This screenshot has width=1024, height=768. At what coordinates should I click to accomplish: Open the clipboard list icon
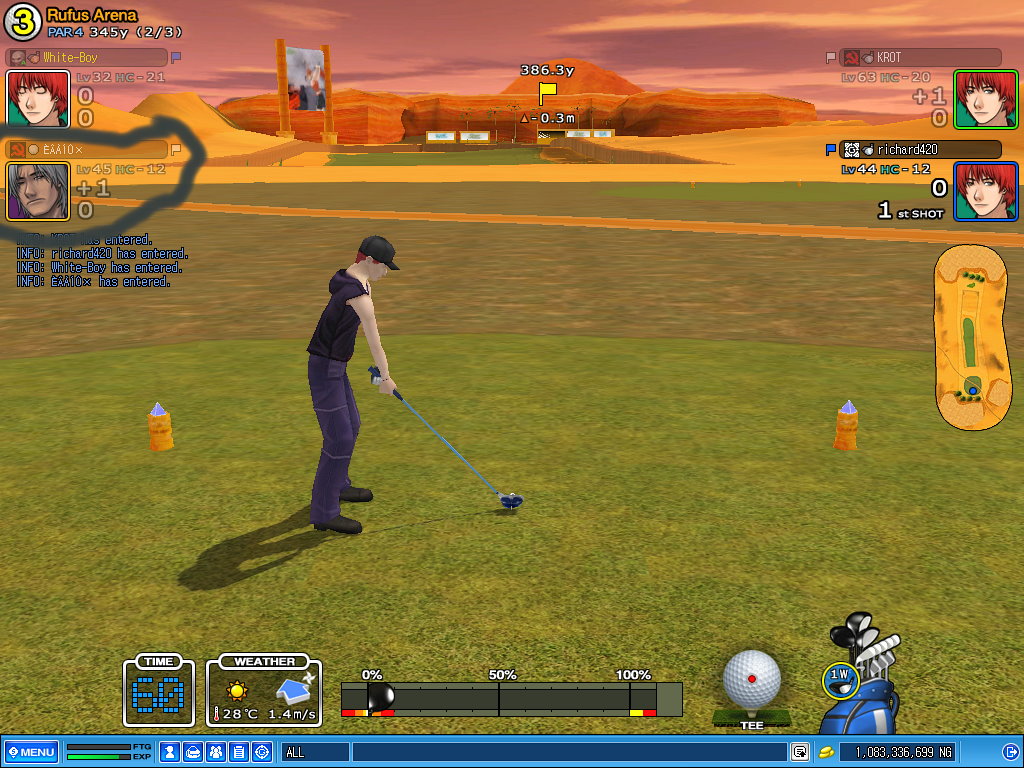click(239, 751)
